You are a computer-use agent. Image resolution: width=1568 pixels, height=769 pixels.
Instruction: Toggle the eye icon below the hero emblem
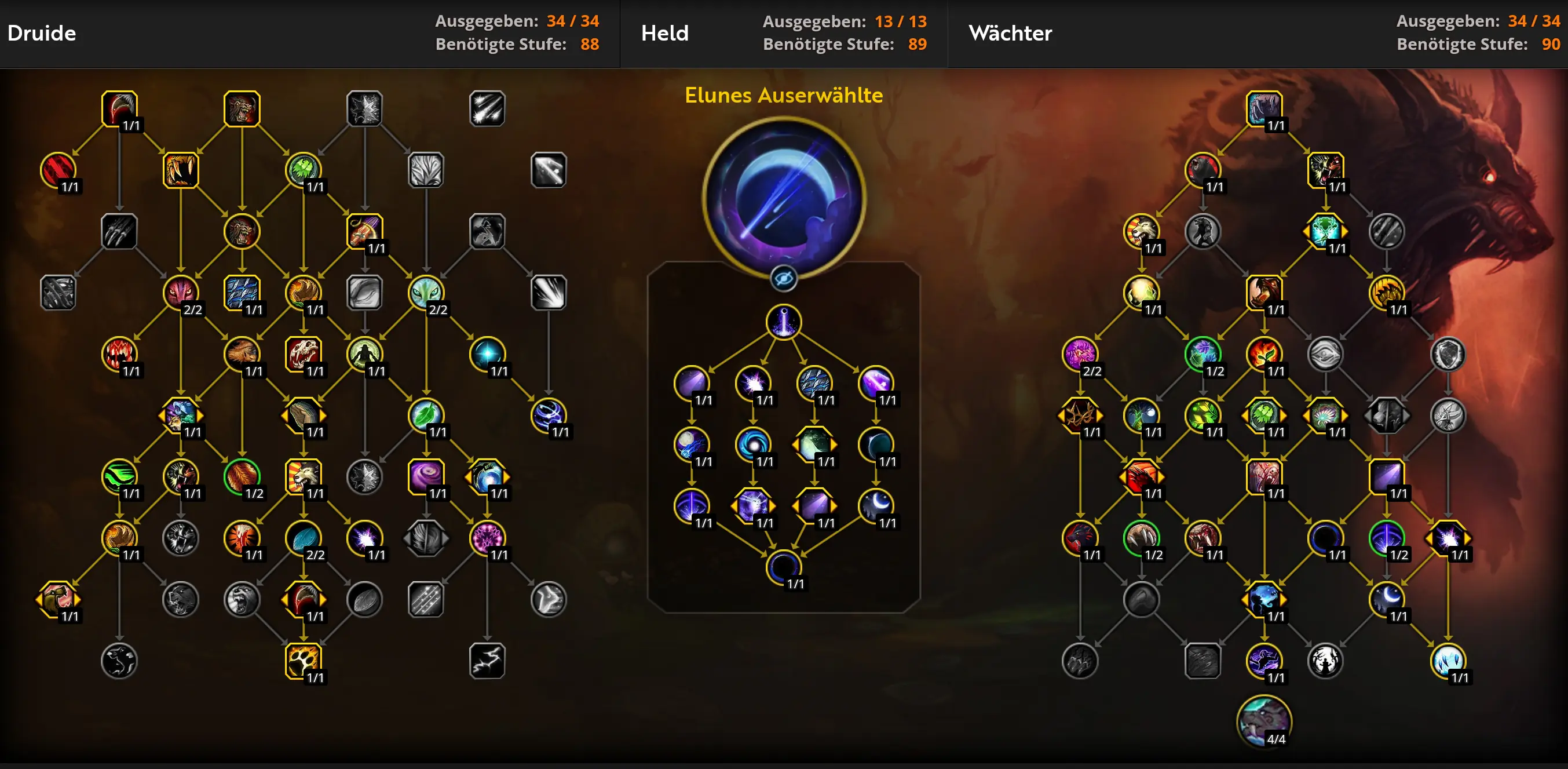pos(783,279)
